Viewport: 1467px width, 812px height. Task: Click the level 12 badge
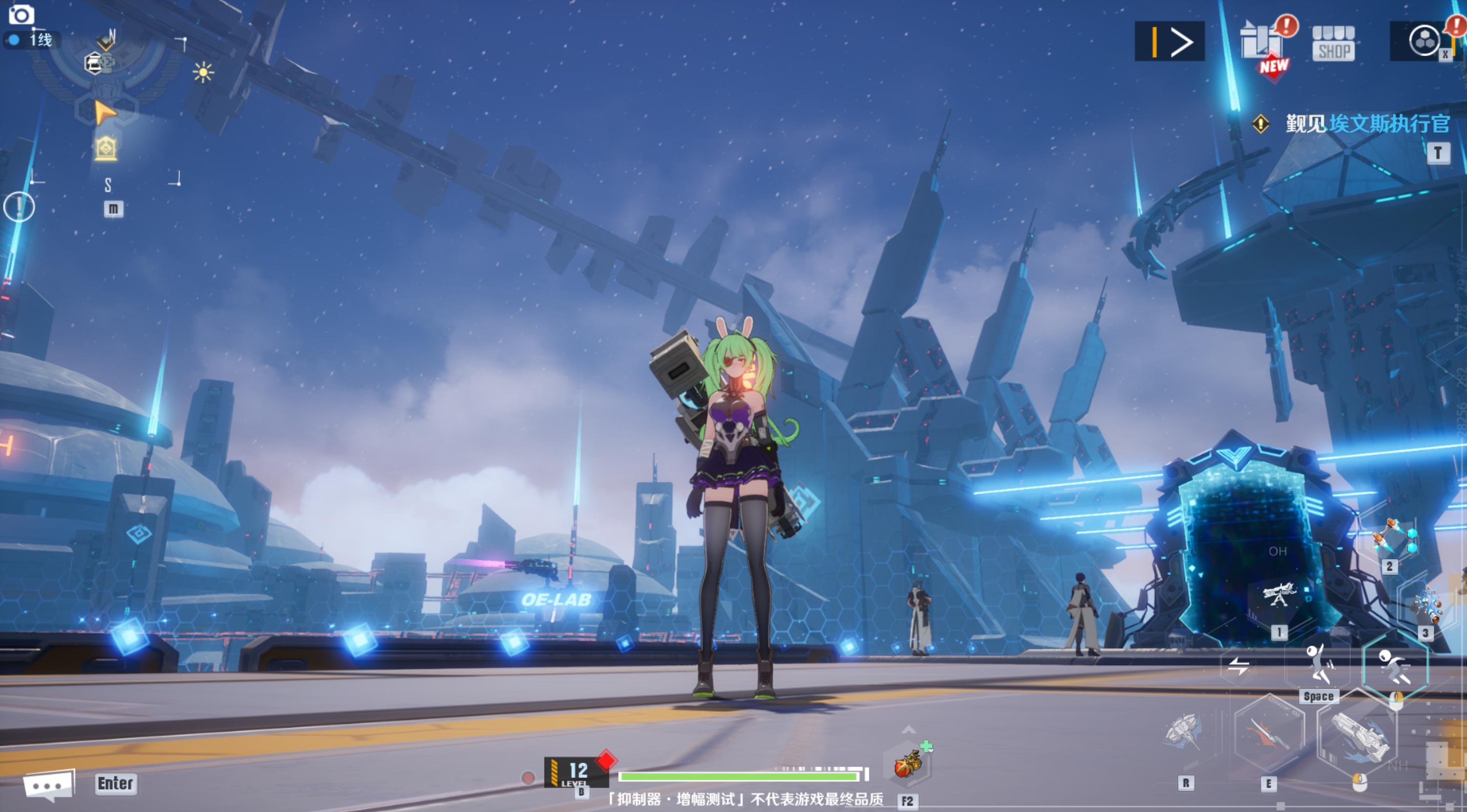[575, 772]
